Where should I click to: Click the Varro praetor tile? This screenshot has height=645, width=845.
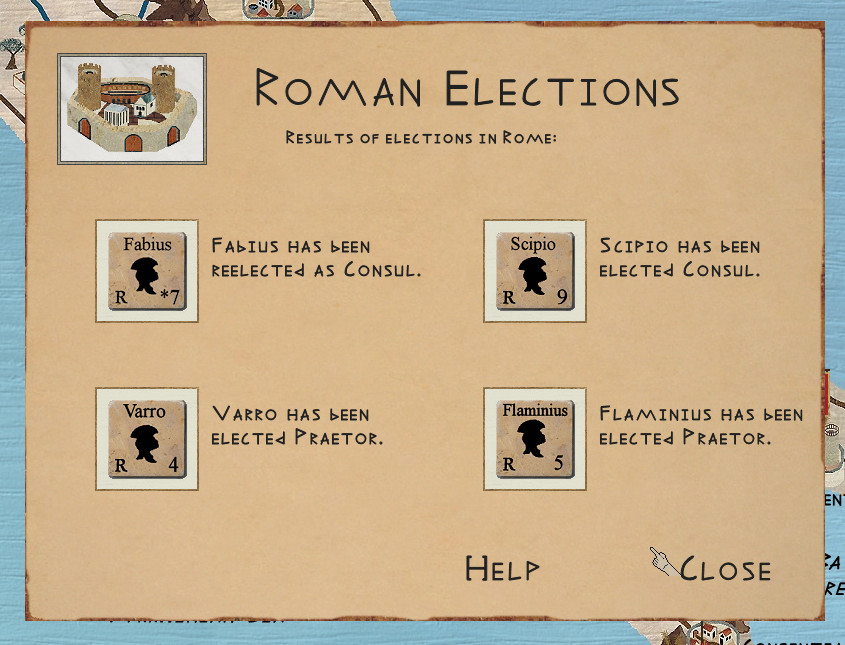[147, 439]
